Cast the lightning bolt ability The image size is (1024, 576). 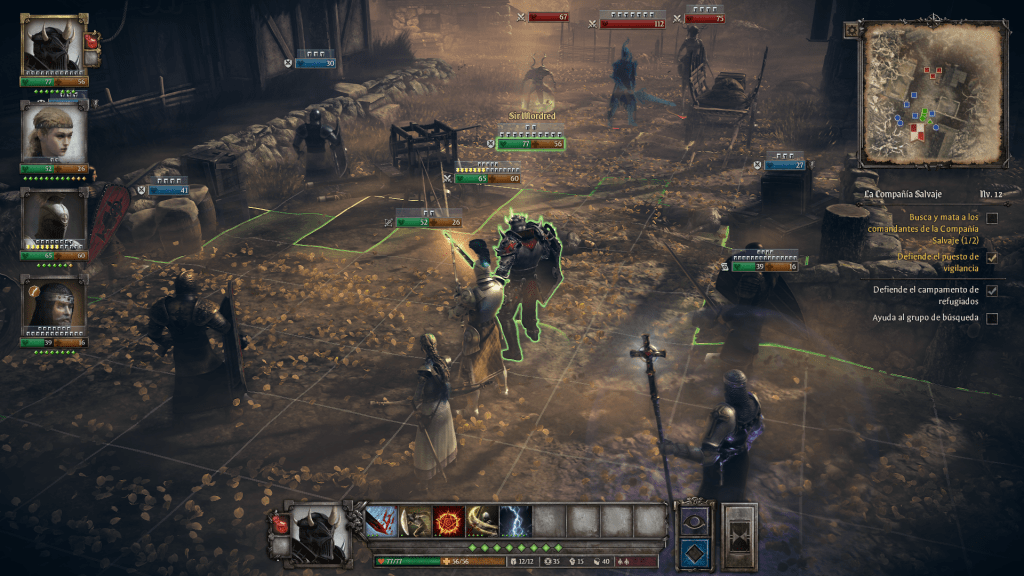(x=515, y=521)
